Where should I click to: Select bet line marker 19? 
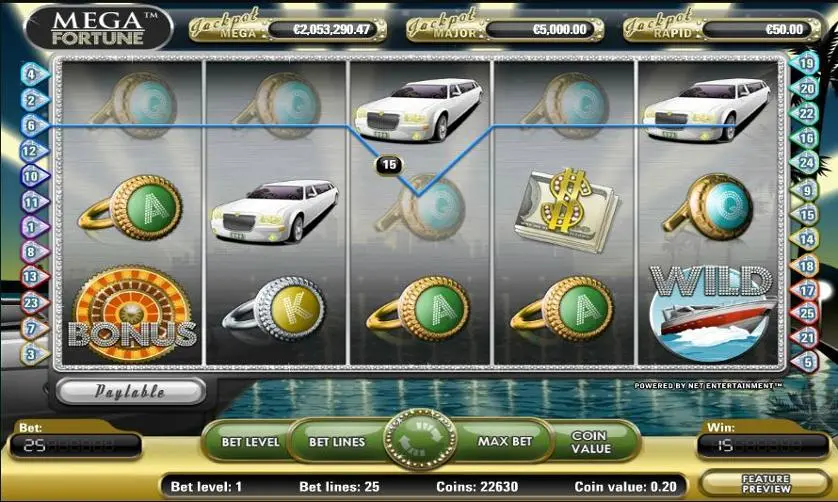point(807,63)
